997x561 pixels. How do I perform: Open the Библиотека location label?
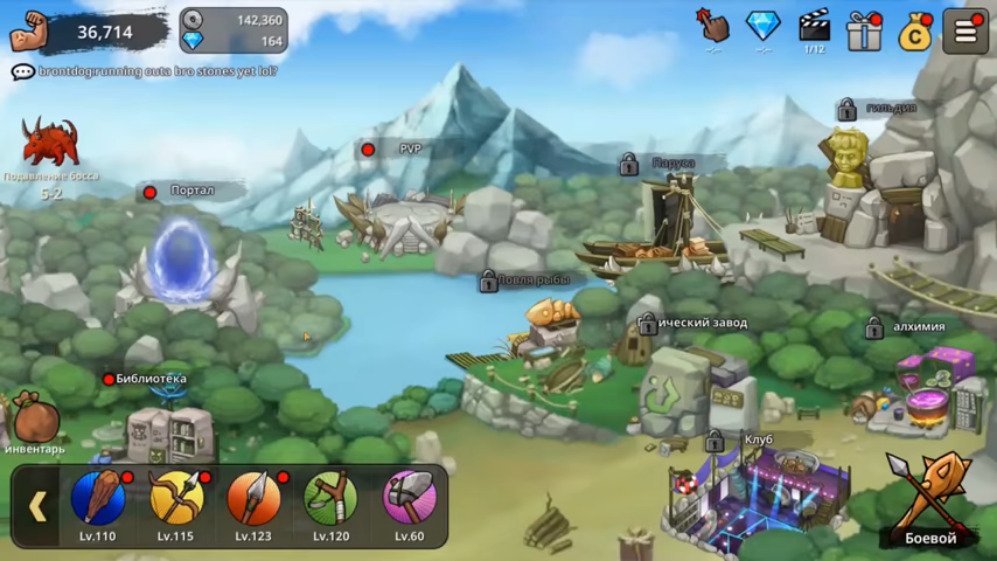[150, 378]
